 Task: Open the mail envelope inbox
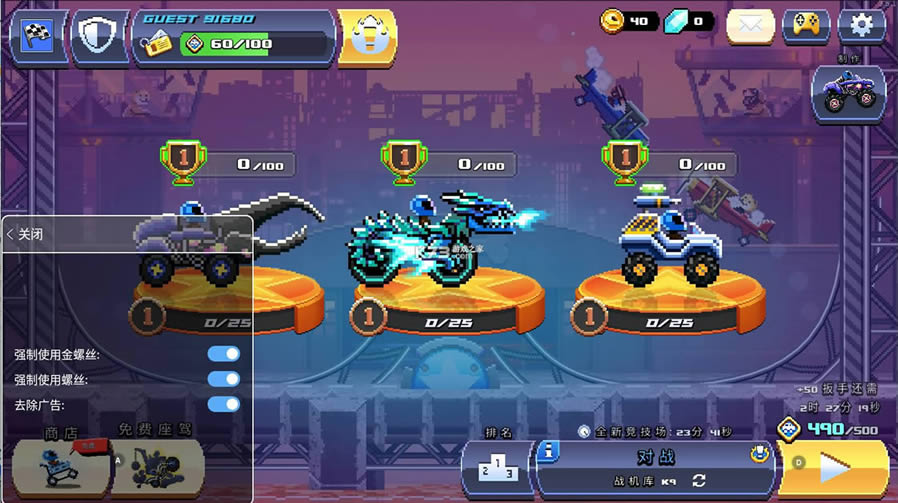pos(750,26)
